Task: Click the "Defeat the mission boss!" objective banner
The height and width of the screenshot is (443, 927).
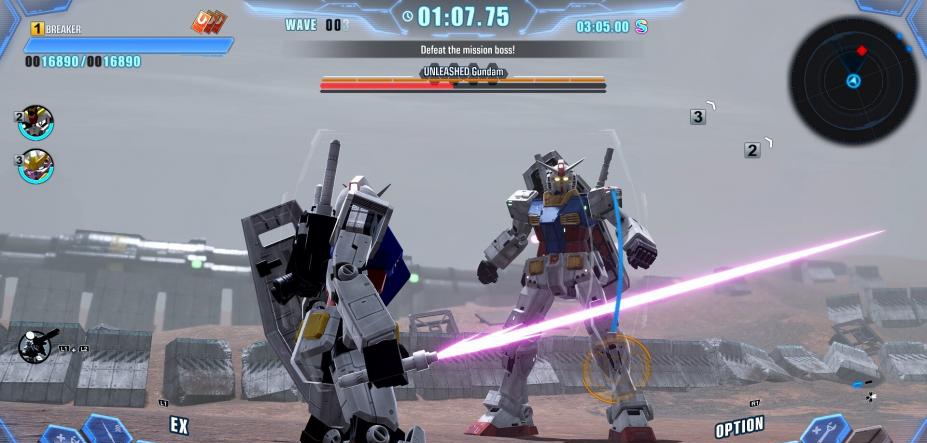Action: pyautogui.click(x=462, y=49)
